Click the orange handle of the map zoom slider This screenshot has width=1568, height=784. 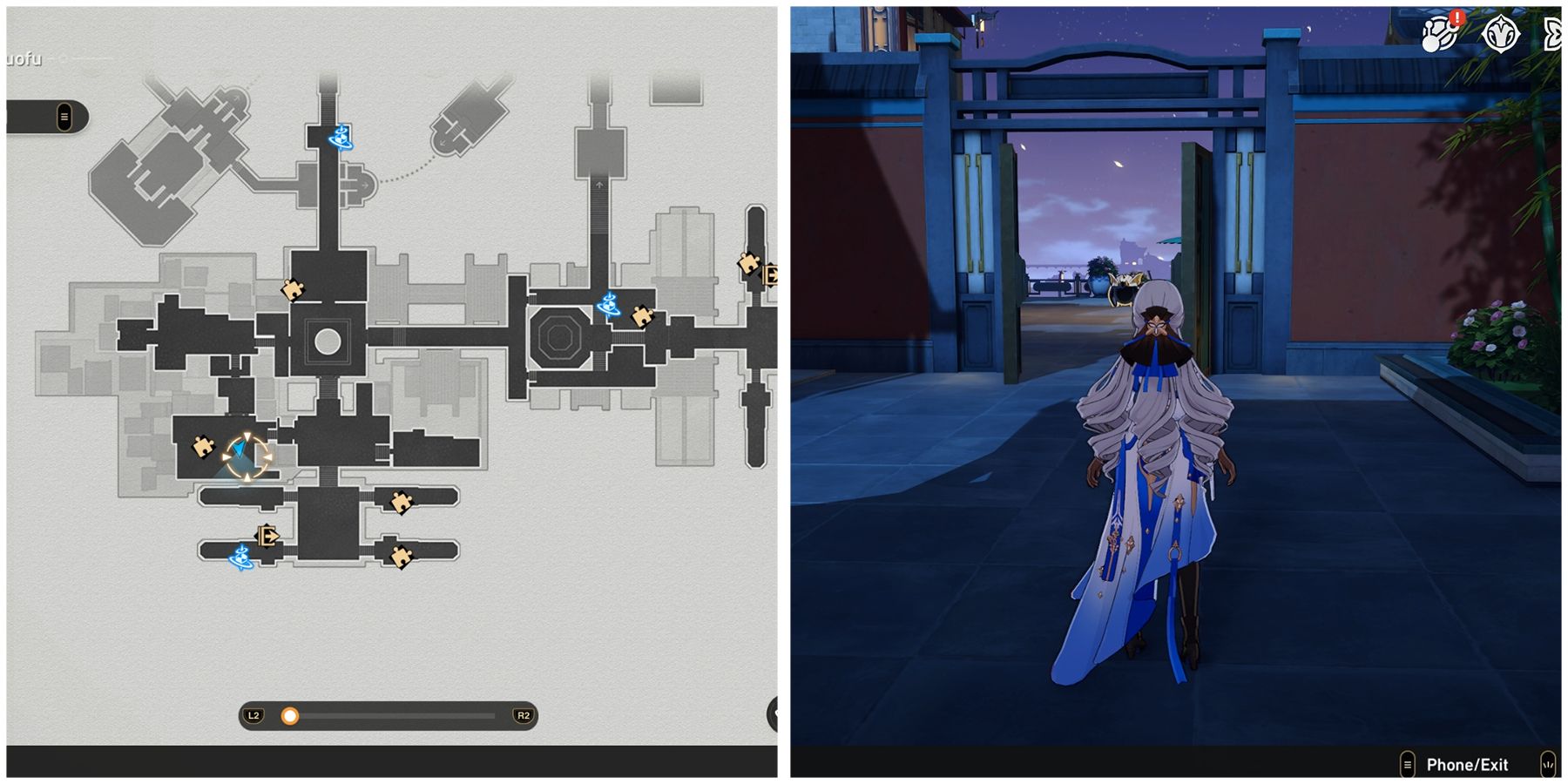click(287, 716)
